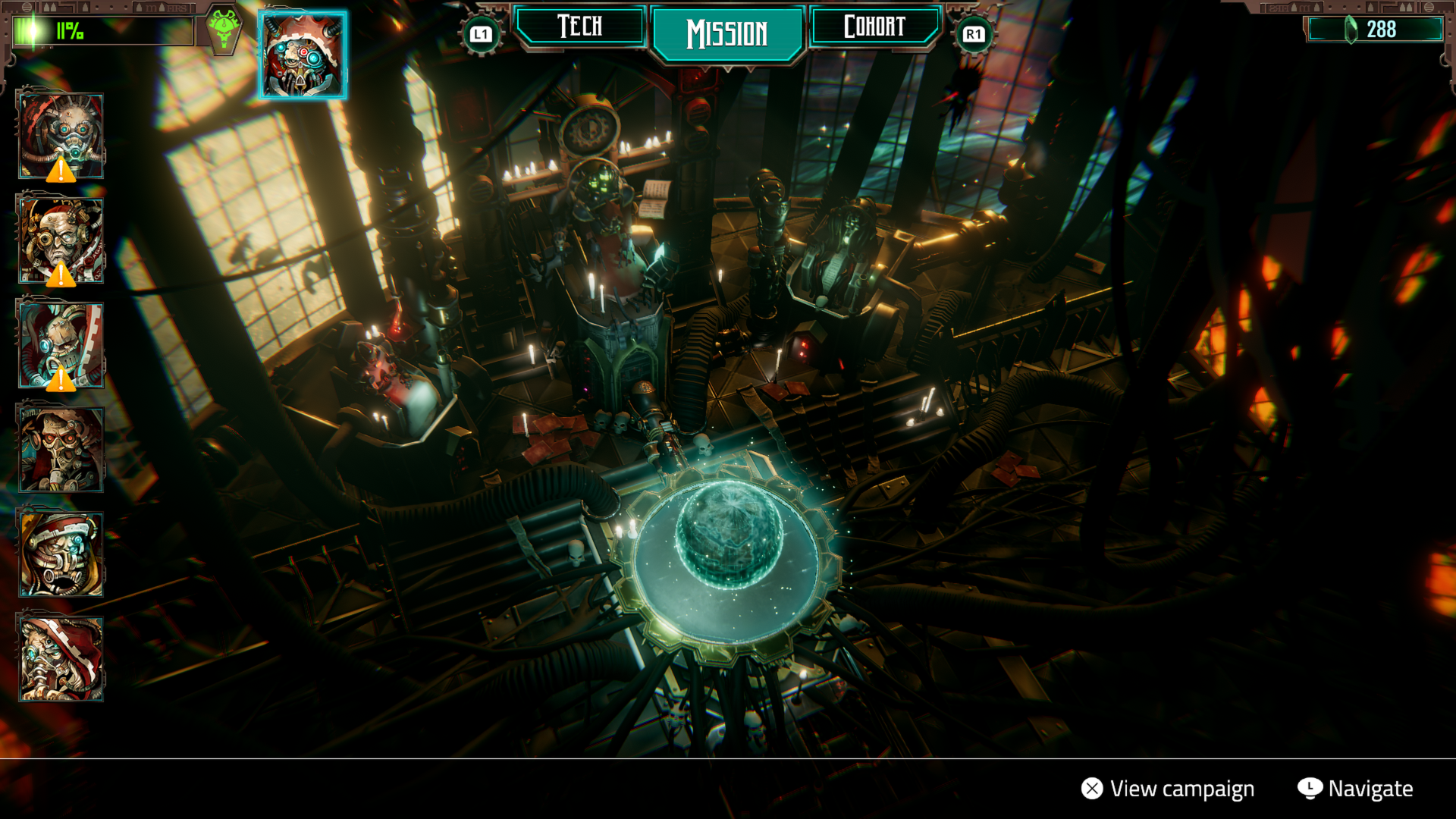The image size is (1456, 819).
Task: Select the brass-goggled old man advisor portrait
Action: coord(61,241)
